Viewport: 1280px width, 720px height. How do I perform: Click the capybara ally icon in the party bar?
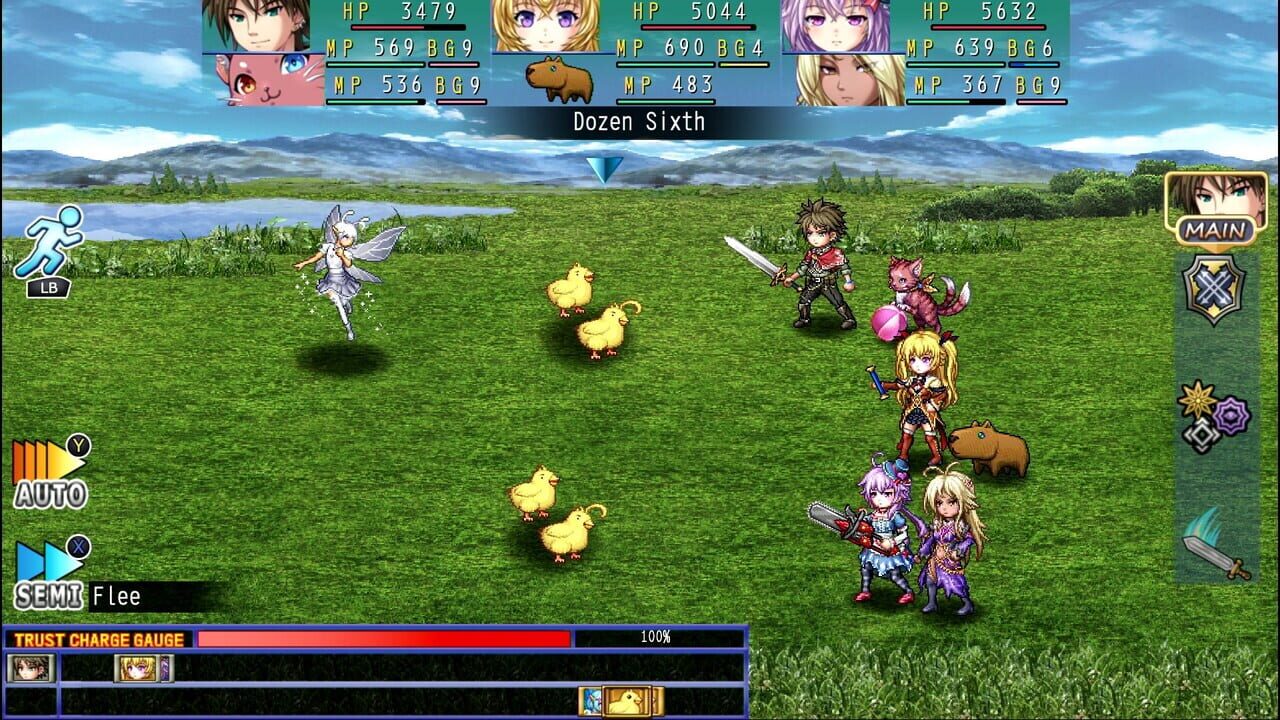[560, 78]
